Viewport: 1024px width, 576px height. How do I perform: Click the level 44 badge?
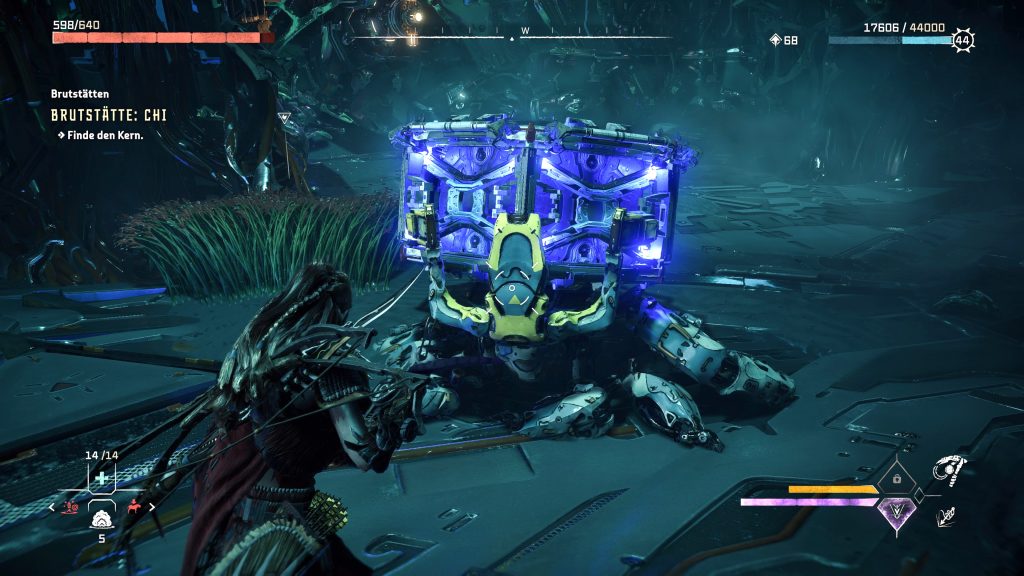[x=963, y=41]
